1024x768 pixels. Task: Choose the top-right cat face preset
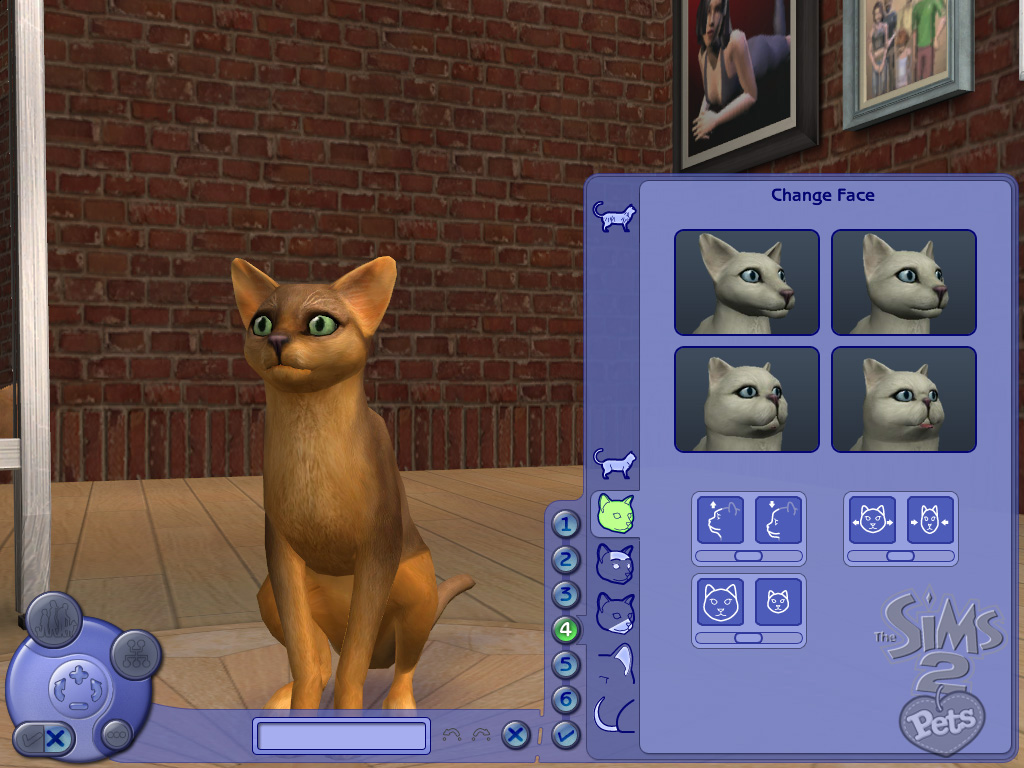point(904,282)
